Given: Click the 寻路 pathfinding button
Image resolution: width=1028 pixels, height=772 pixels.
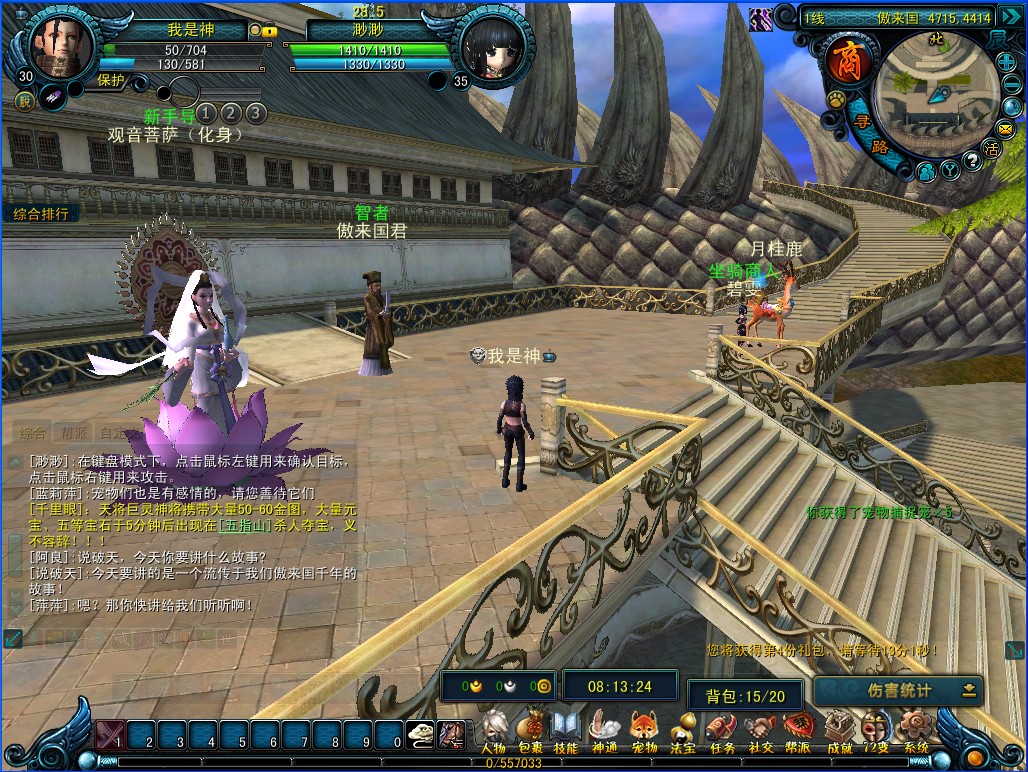Looking at the screenshot, I should pyautogui.click(x=868, y=133).
